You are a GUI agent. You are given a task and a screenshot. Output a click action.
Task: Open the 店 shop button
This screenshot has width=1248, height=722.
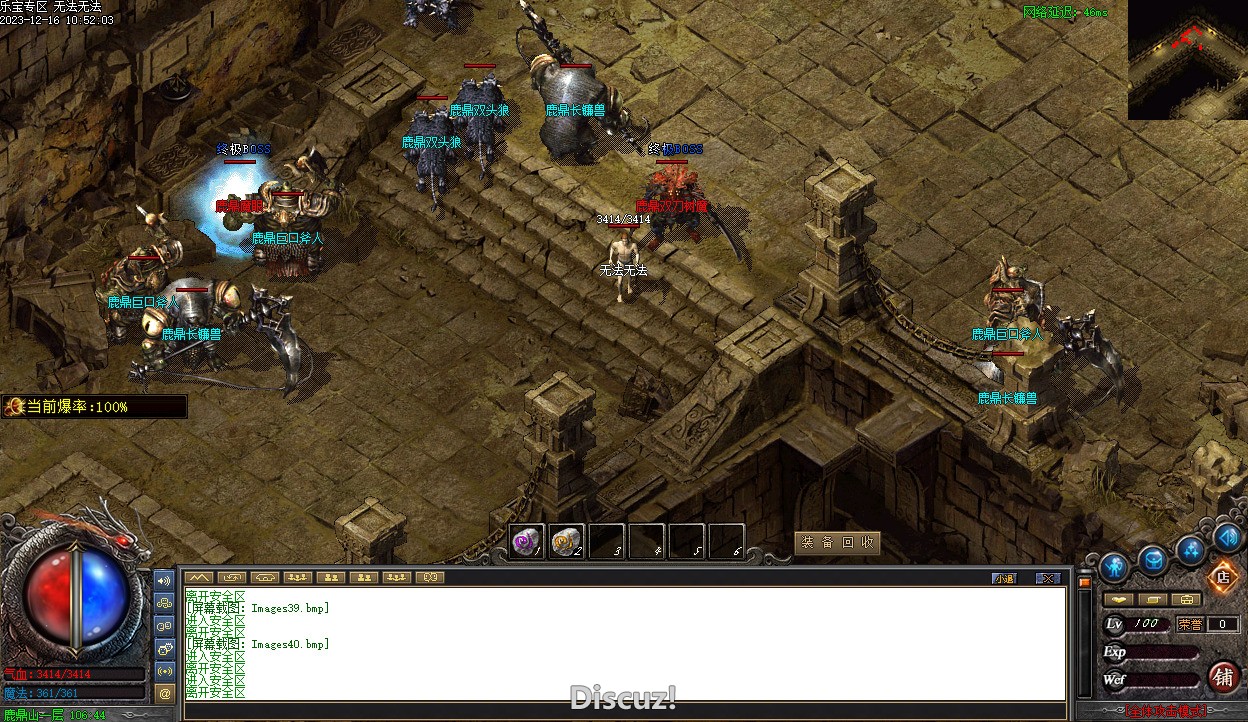(1222, 577)
